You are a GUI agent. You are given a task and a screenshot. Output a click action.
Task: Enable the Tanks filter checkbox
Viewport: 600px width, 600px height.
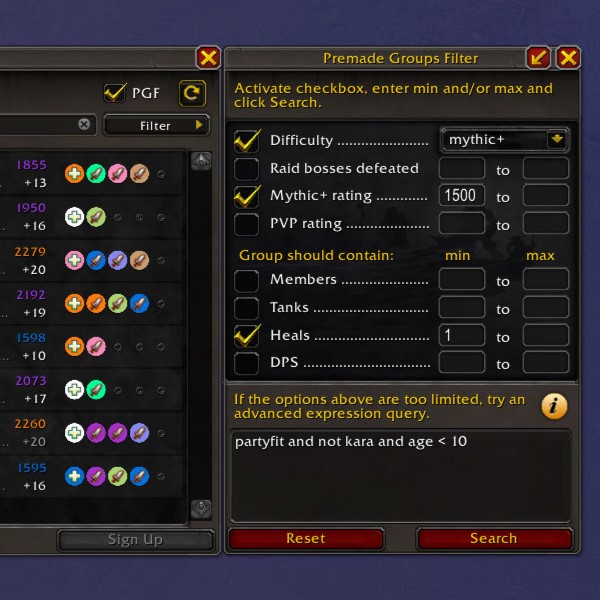[x=246, y=308]
